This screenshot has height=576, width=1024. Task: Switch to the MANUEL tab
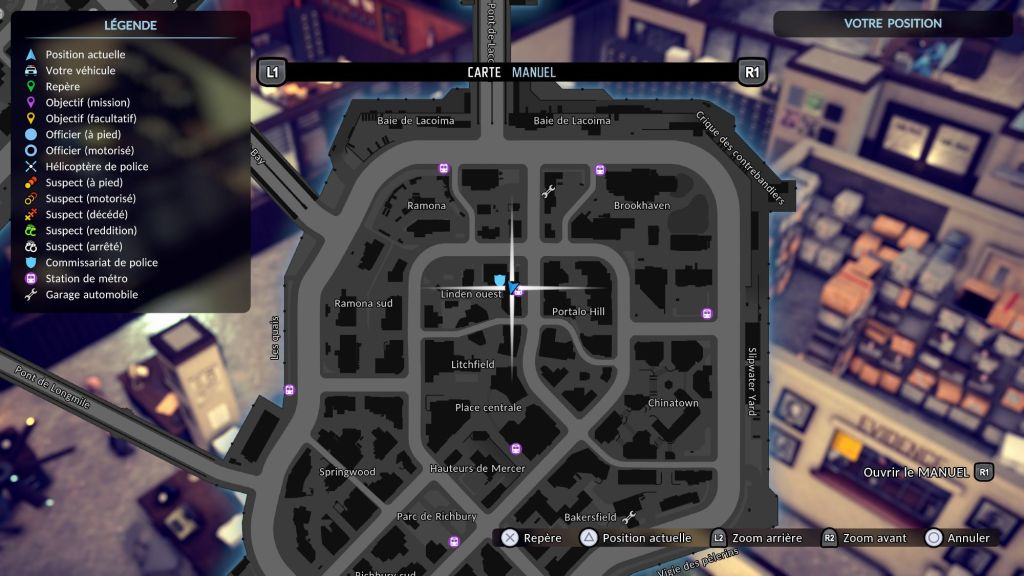coord(534,72)
